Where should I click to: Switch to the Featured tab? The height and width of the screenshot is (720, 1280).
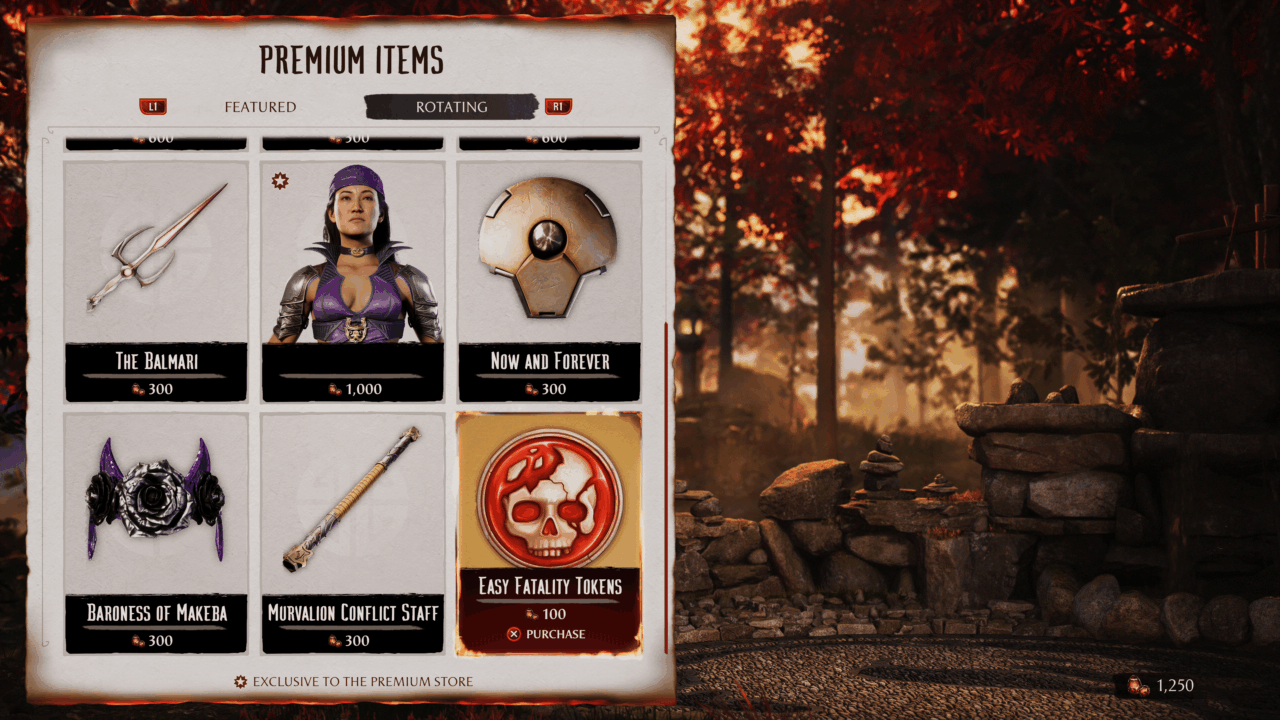260,107
